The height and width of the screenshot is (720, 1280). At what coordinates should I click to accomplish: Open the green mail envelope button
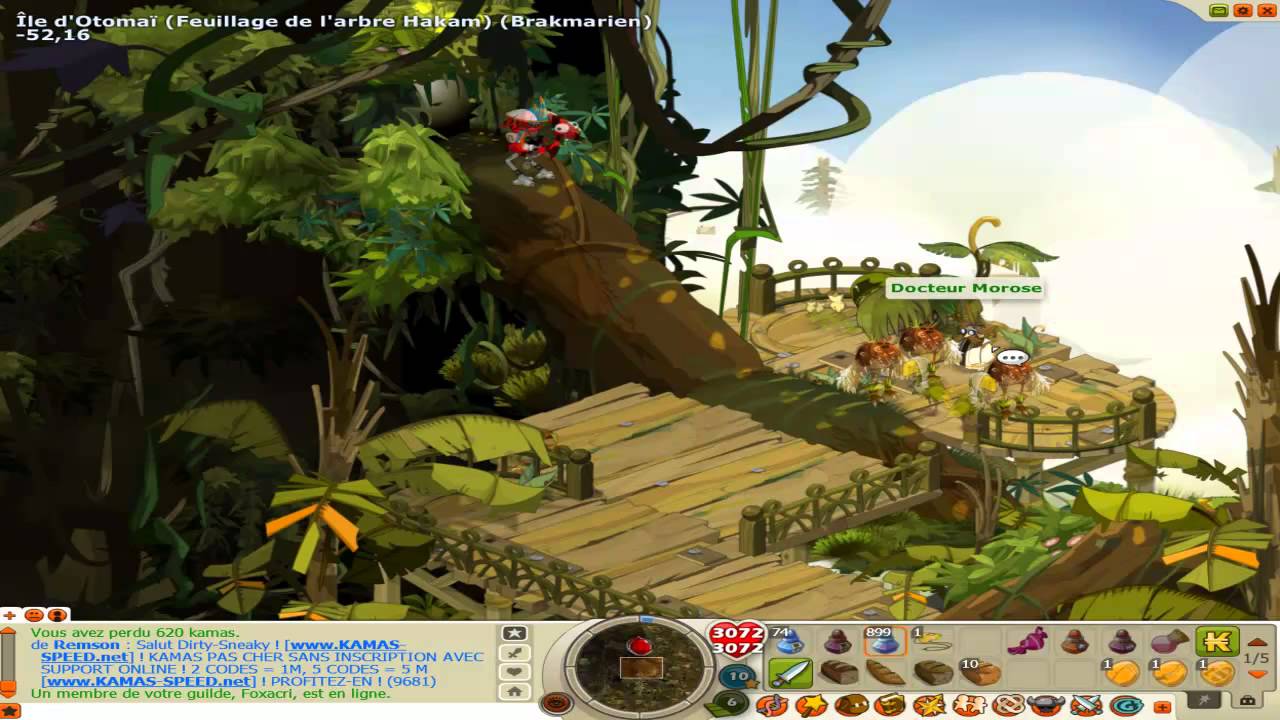pyautogui.click(x=1219, y=11)
